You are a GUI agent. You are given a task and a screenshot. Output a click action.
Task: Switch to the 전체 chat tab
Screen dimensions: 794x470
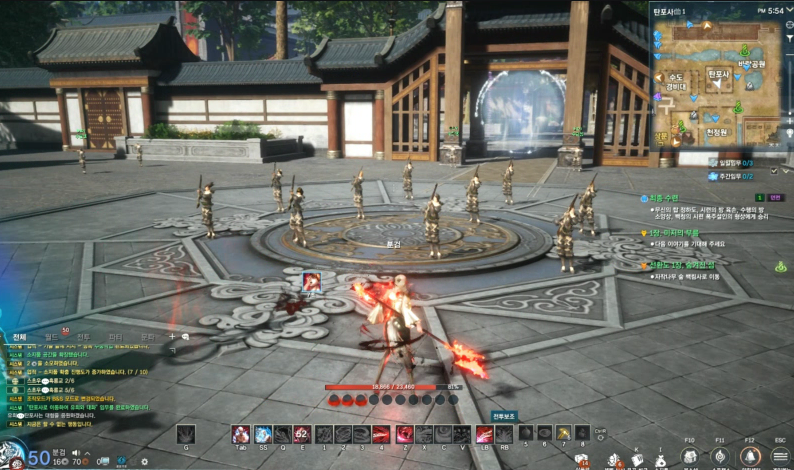(x=20, y=337)
